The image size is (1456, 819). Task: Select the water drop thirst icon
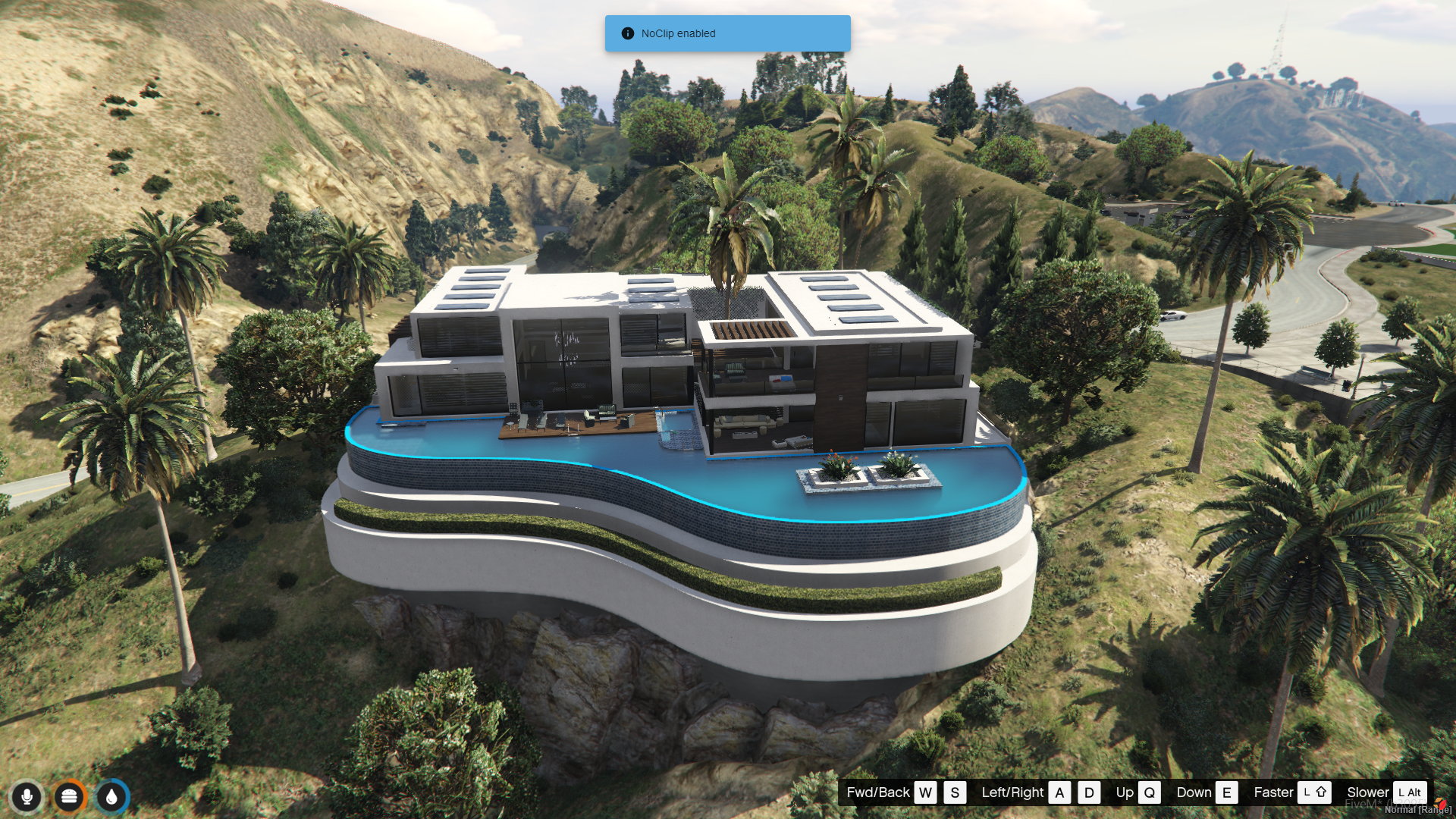111,796
